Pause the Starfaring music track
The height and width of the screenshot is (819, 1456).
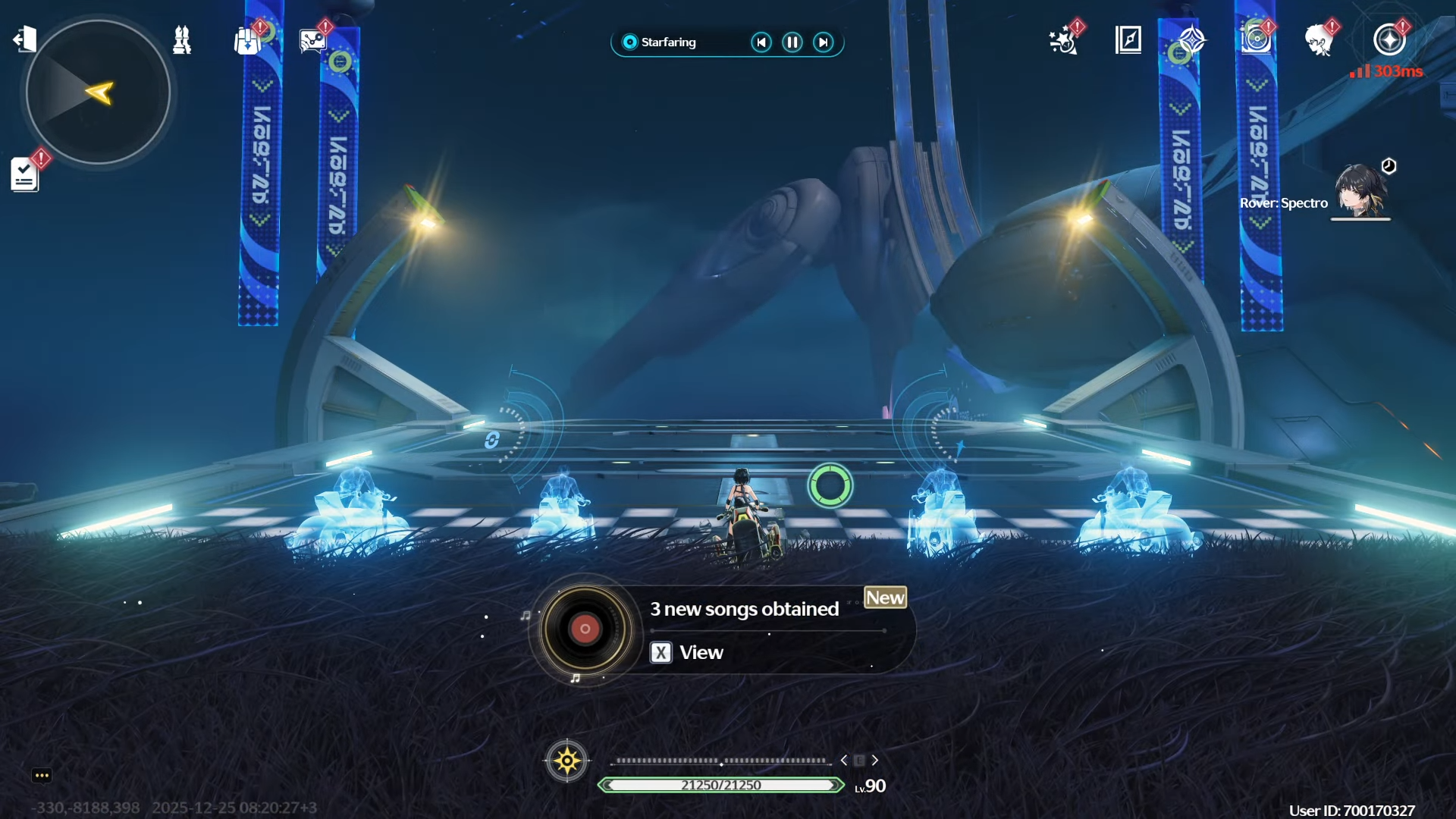pyautogui.click(x=792, y=42)
